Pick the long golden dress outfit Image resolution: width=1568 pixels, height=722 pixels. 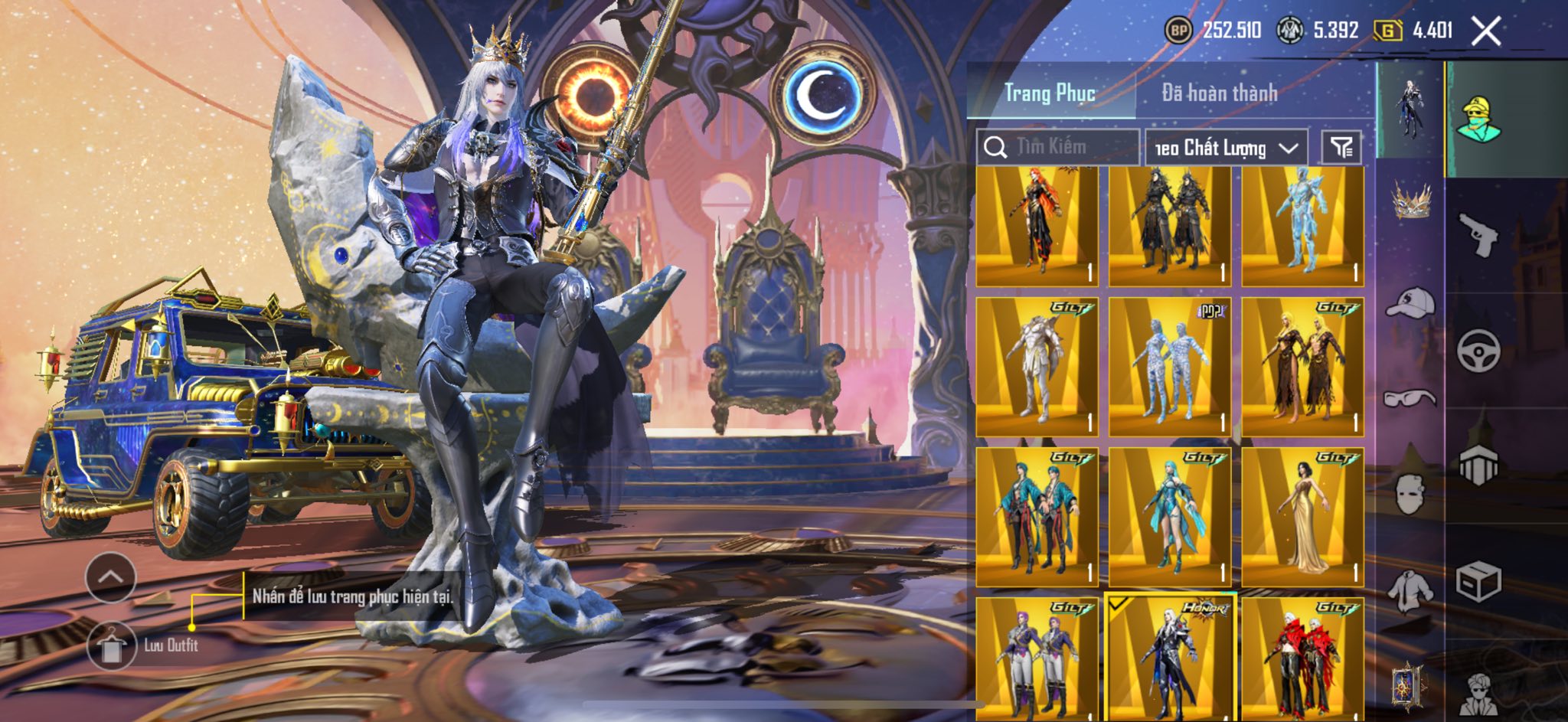(x=1302, y=518)
